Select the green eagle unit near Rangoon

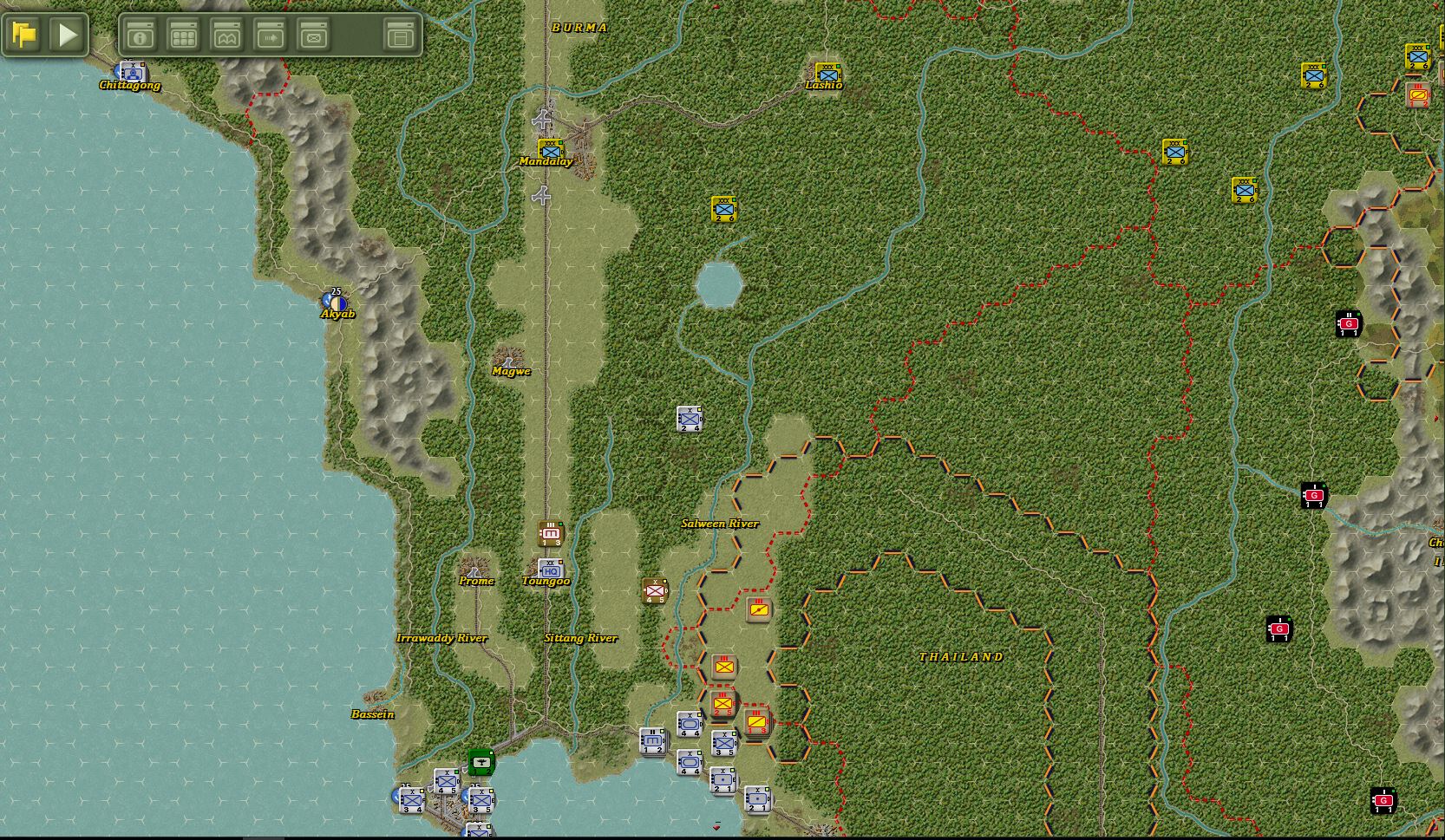481,760
